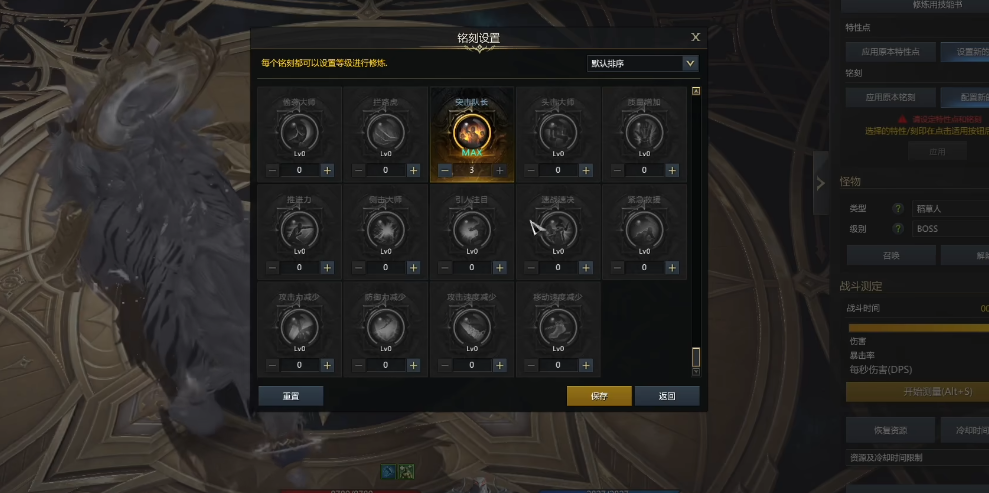This screenshot has height=493, width=989.
Task: Click the 保存 save button
Action: (x=599, y=396)
